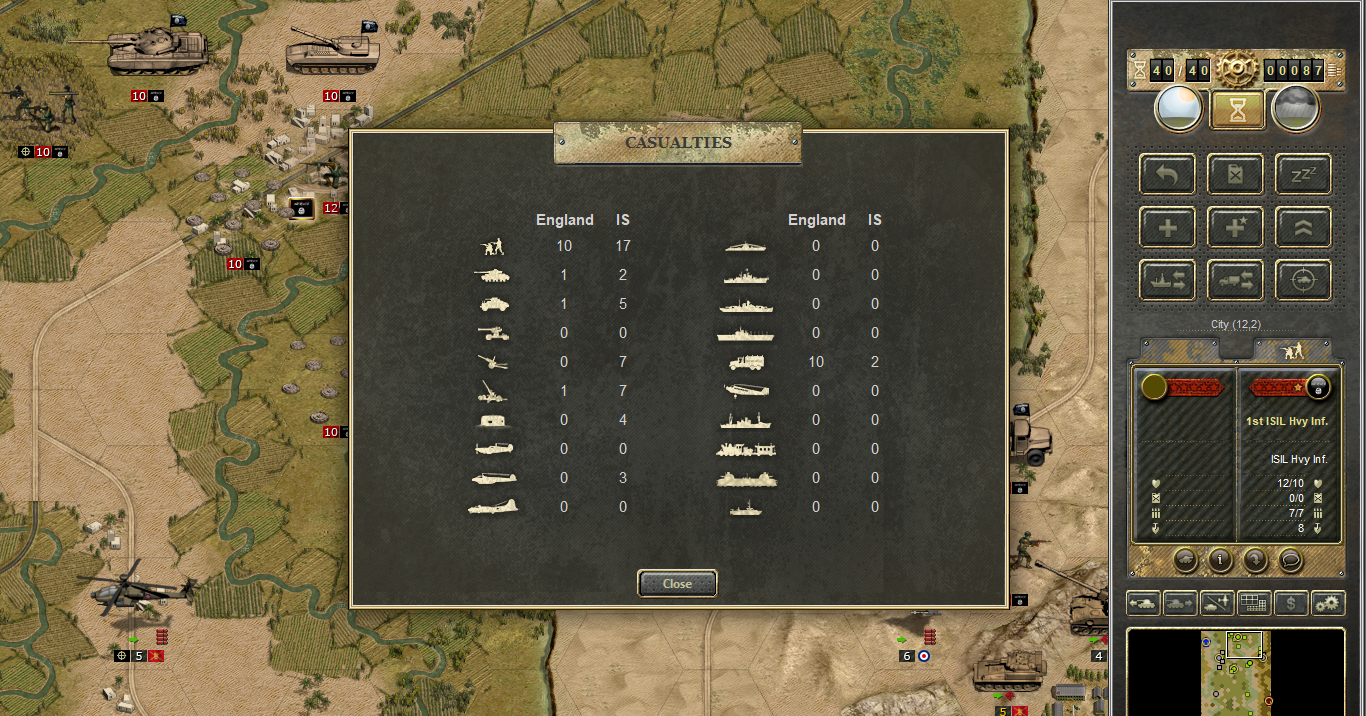The width and height of the screenshot is (1366, 716).
Task: Click the double chevron upgrade button
Action: pyautogui.click(x=1303, y=228)
